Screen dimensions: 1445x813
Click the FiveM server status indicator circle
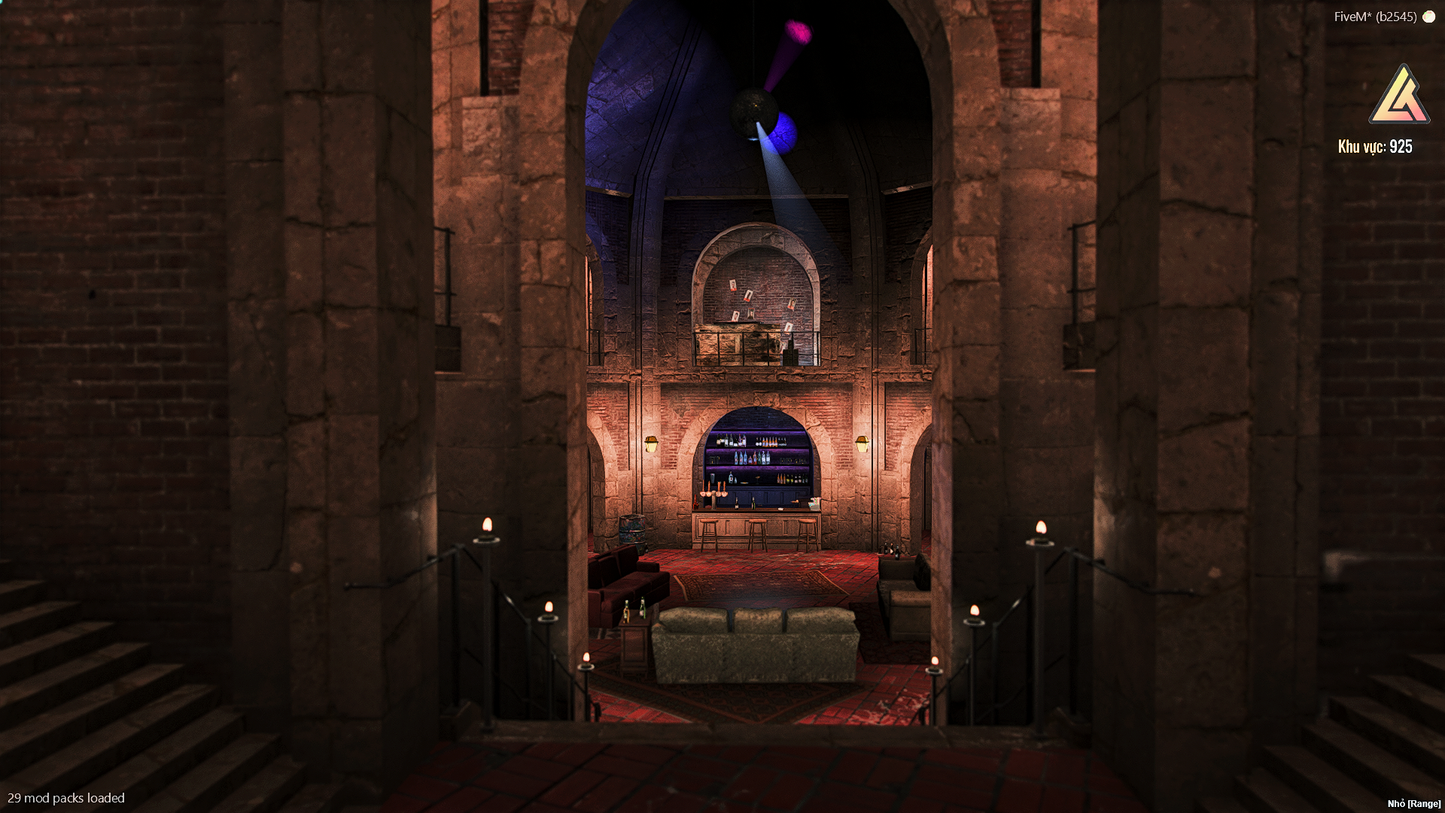pos(1430,17)
